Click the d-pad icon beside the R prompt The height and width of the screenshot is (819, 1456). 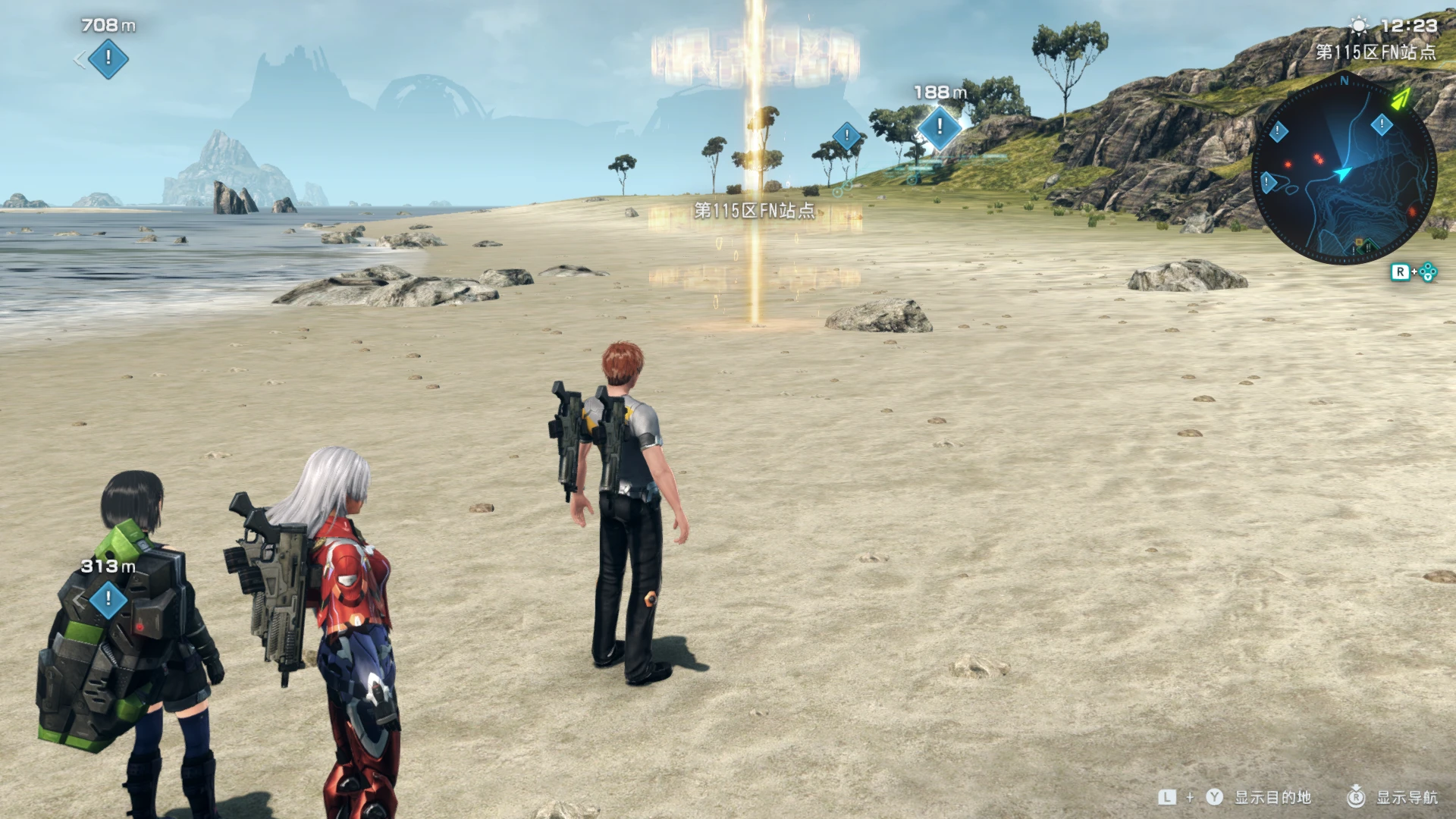click(1427, 271)
